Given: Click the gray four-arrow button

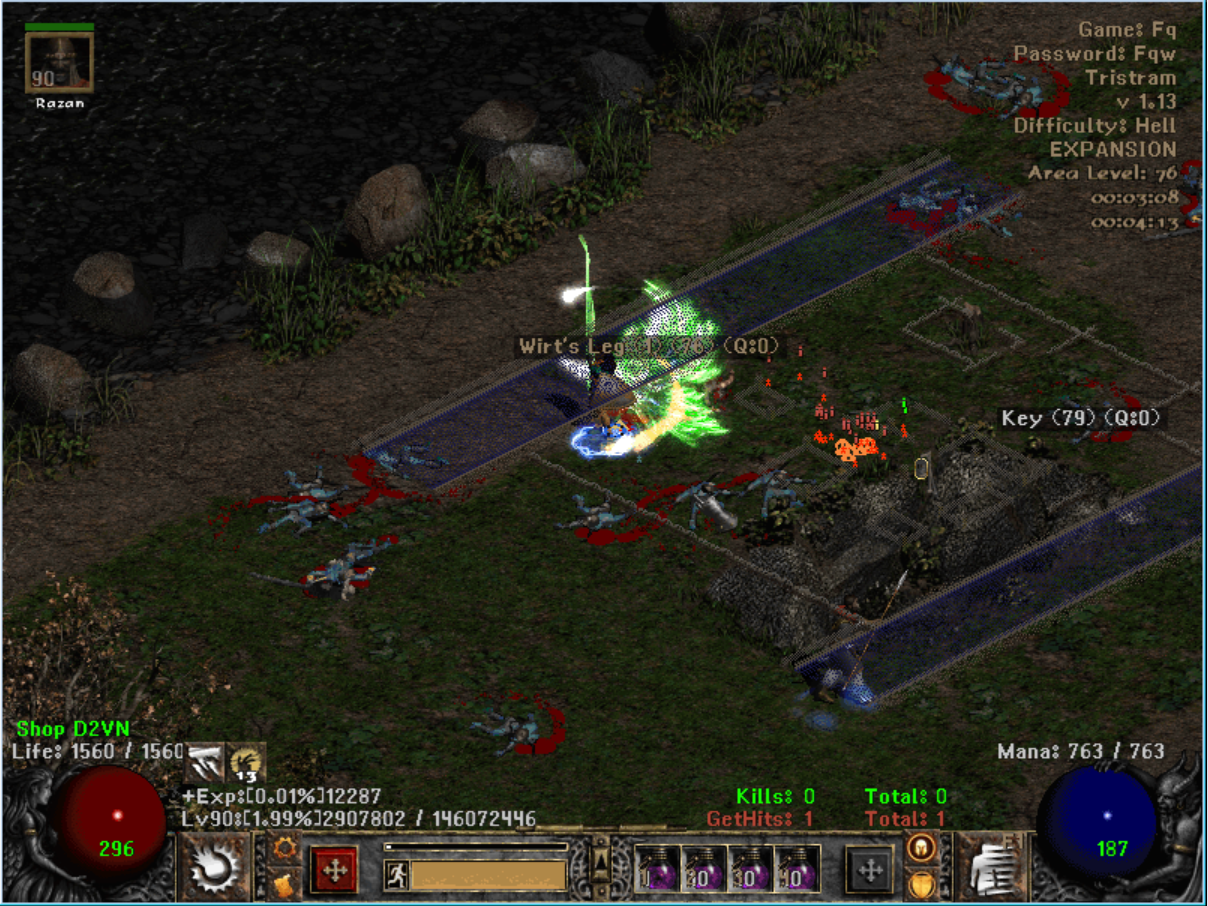Looking at the screenshot, I should click(x=870, y=869).
